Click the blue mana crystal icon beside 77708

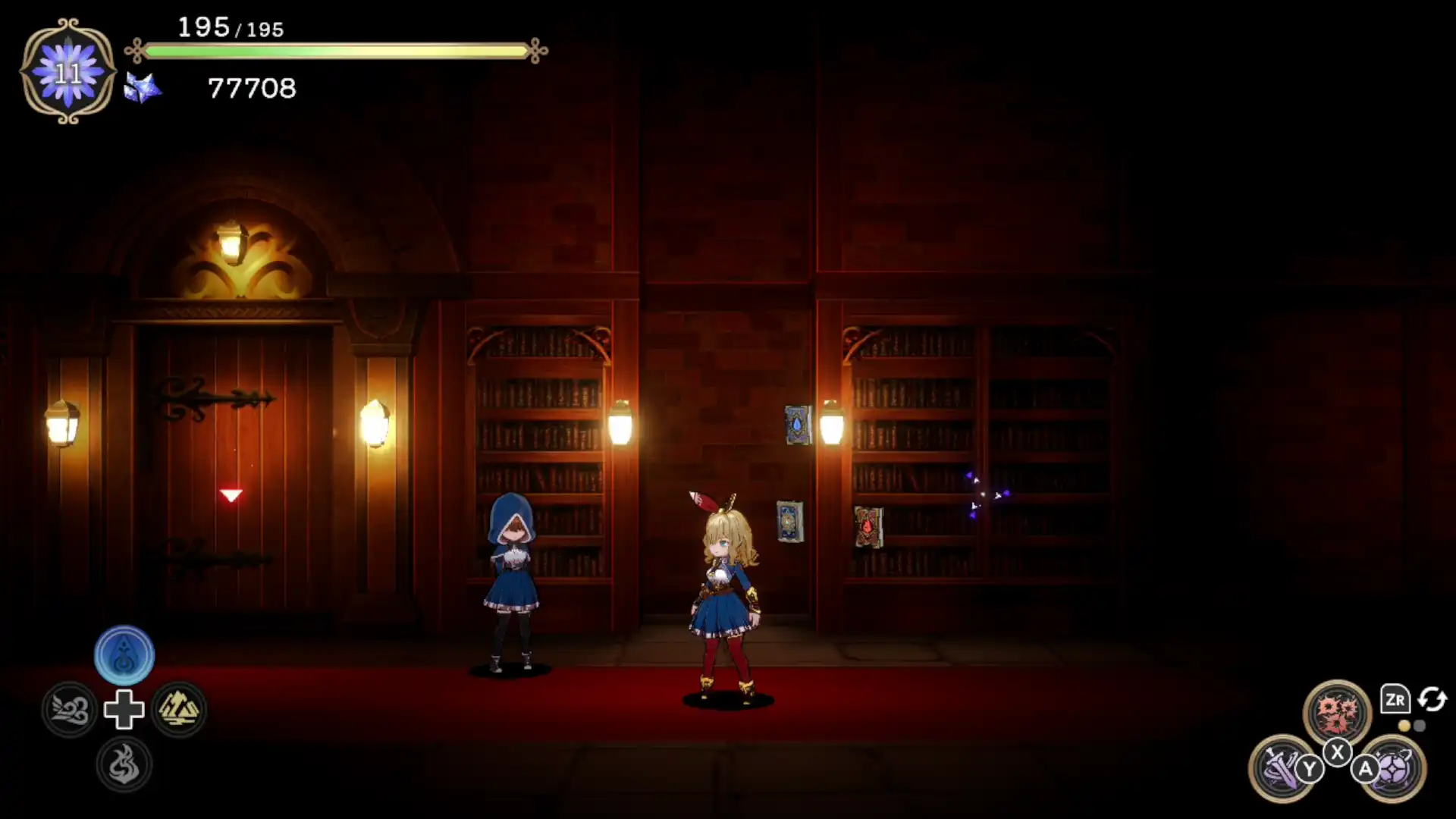[141, 89]
